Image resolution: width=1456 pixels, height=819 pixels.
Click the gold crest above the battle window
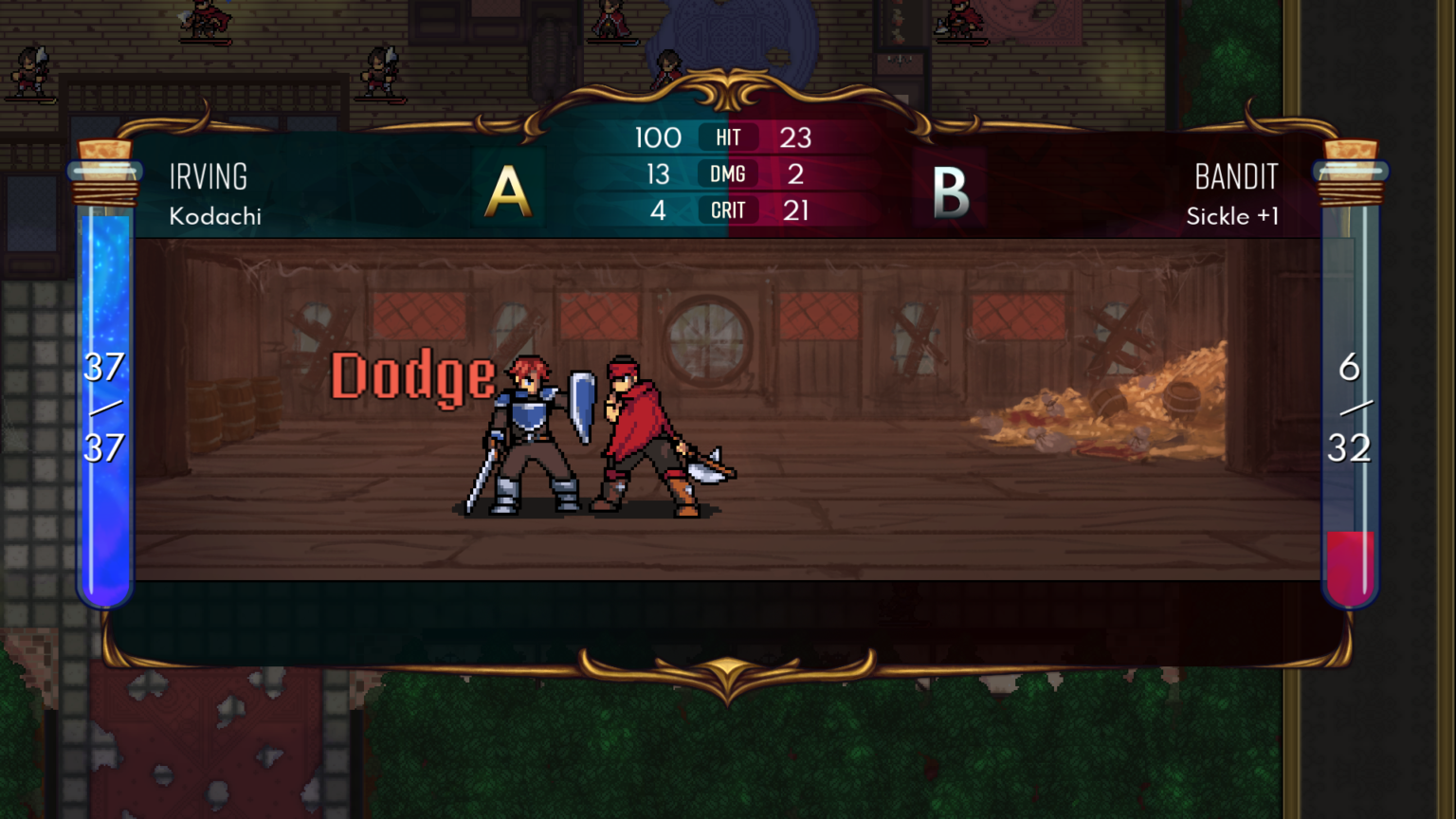pos(726,90)
